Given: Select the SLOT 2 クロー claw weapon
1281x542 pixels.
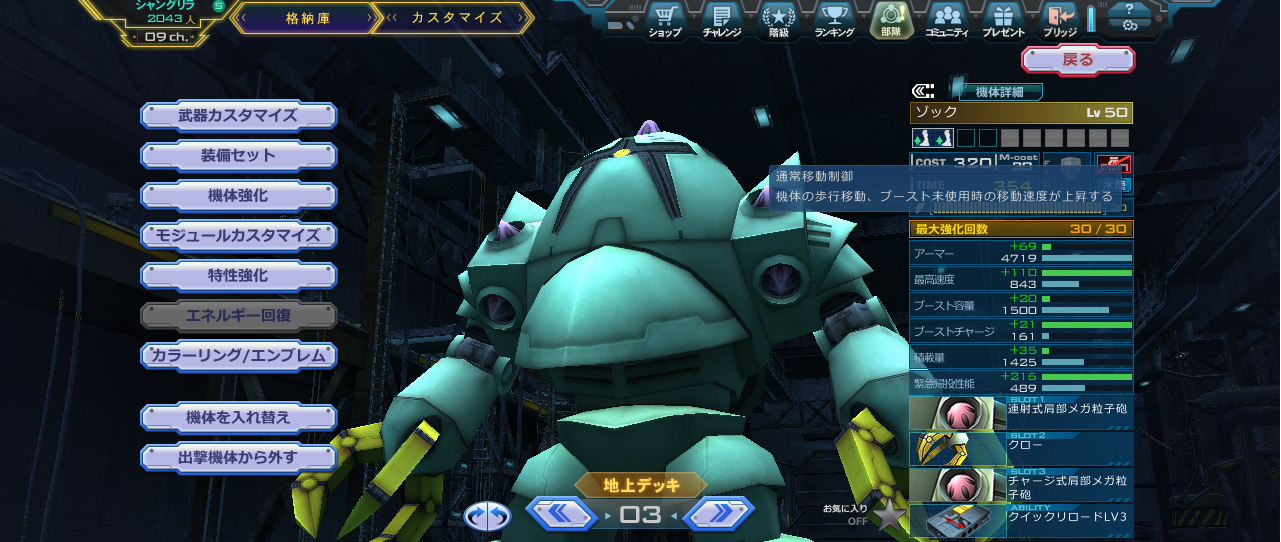Looking at the screenshot, I should 1021,449.
